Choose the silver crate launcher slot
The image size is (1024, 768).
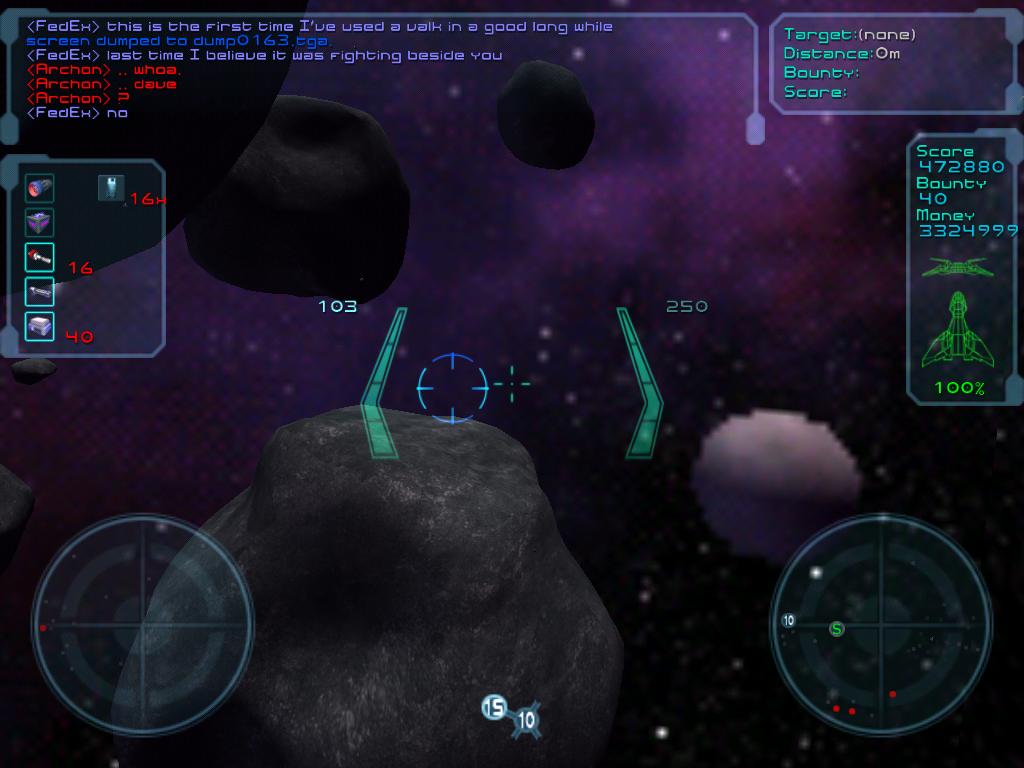tap(40, 326)
